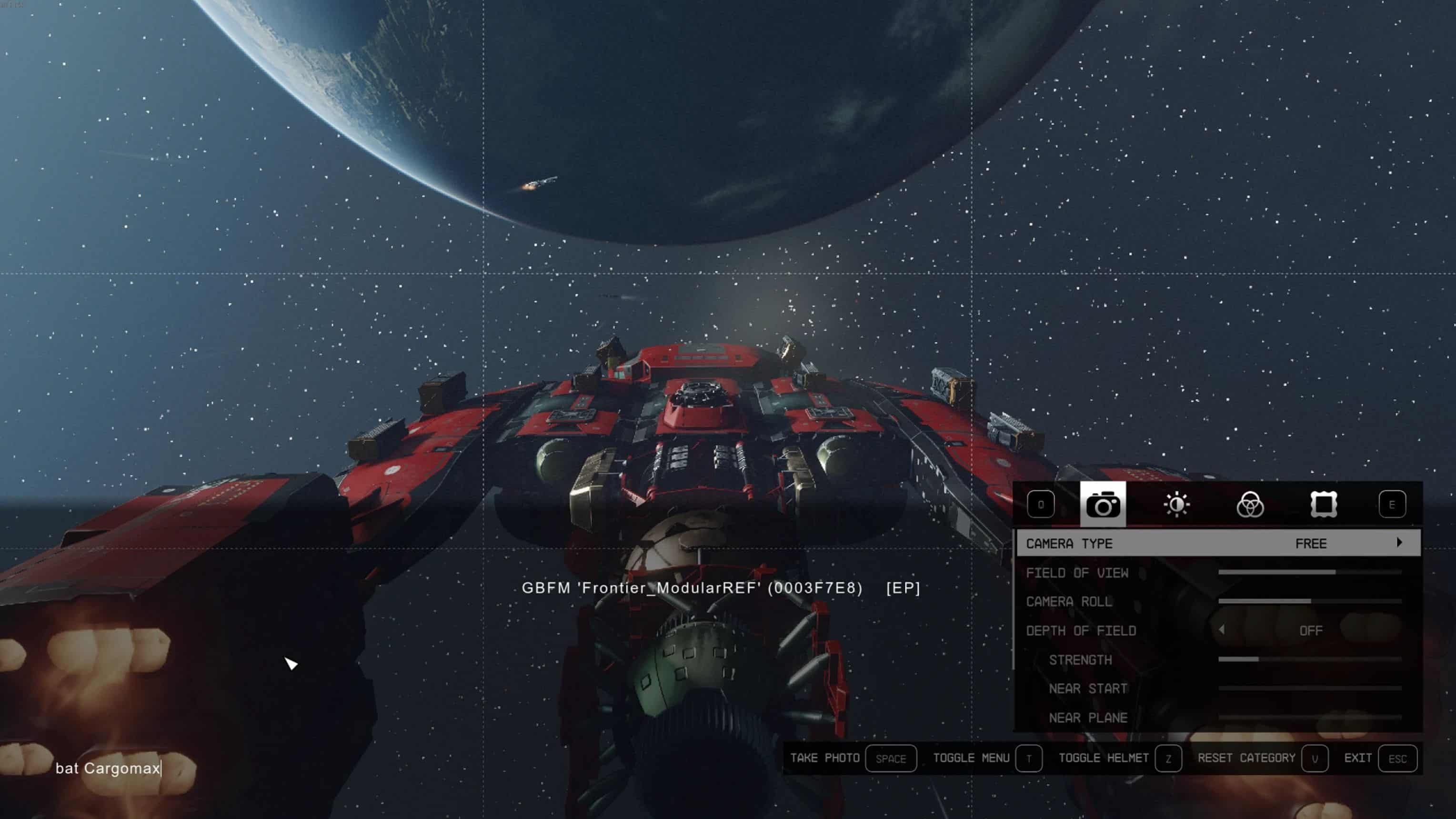Adjust the Near Start slider
Viewport: 1456px width, 819px height.
pyautogui.click(x=1310, y=688)
